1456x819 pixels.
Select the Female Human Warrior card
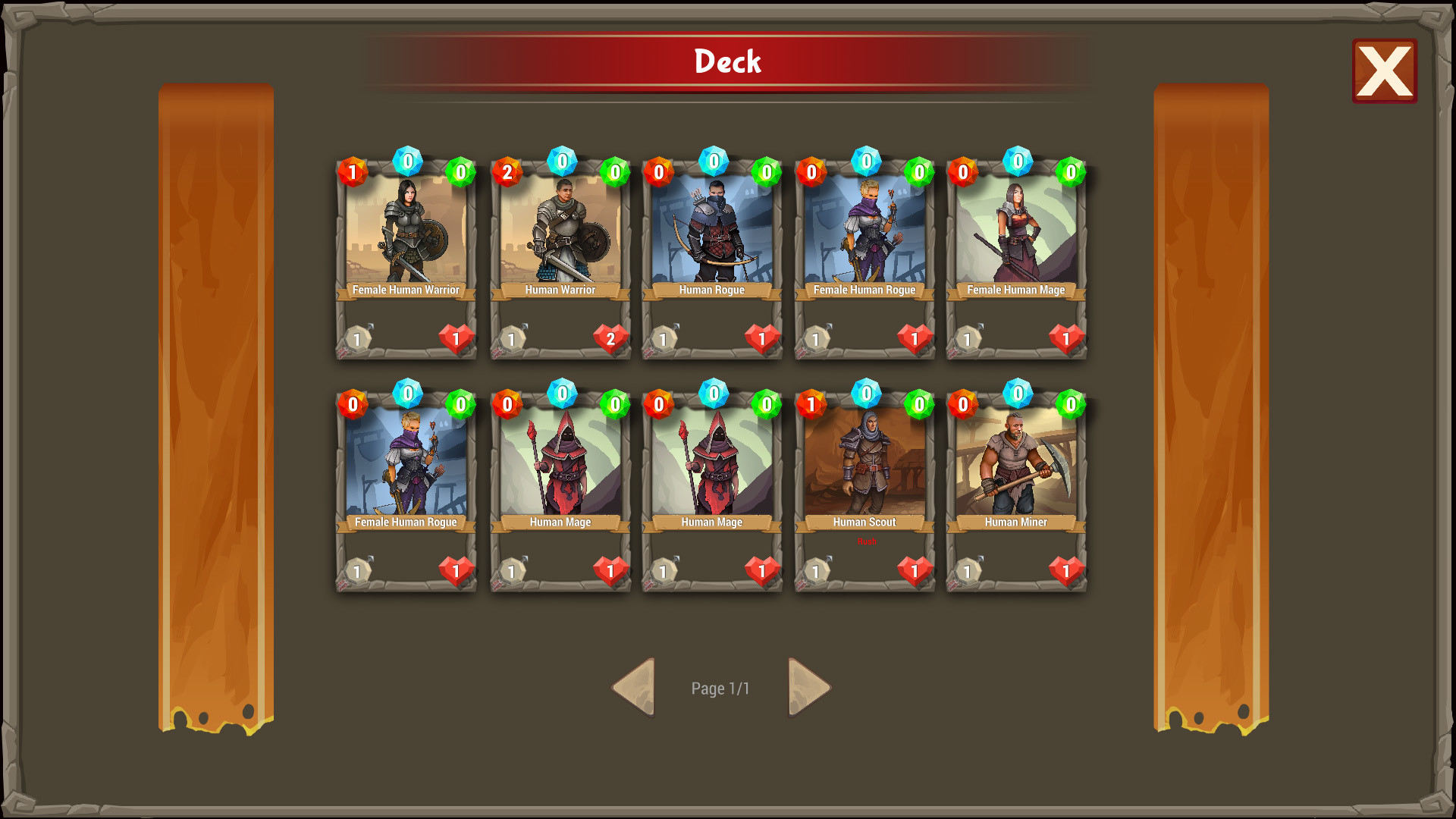pos(406,235)
